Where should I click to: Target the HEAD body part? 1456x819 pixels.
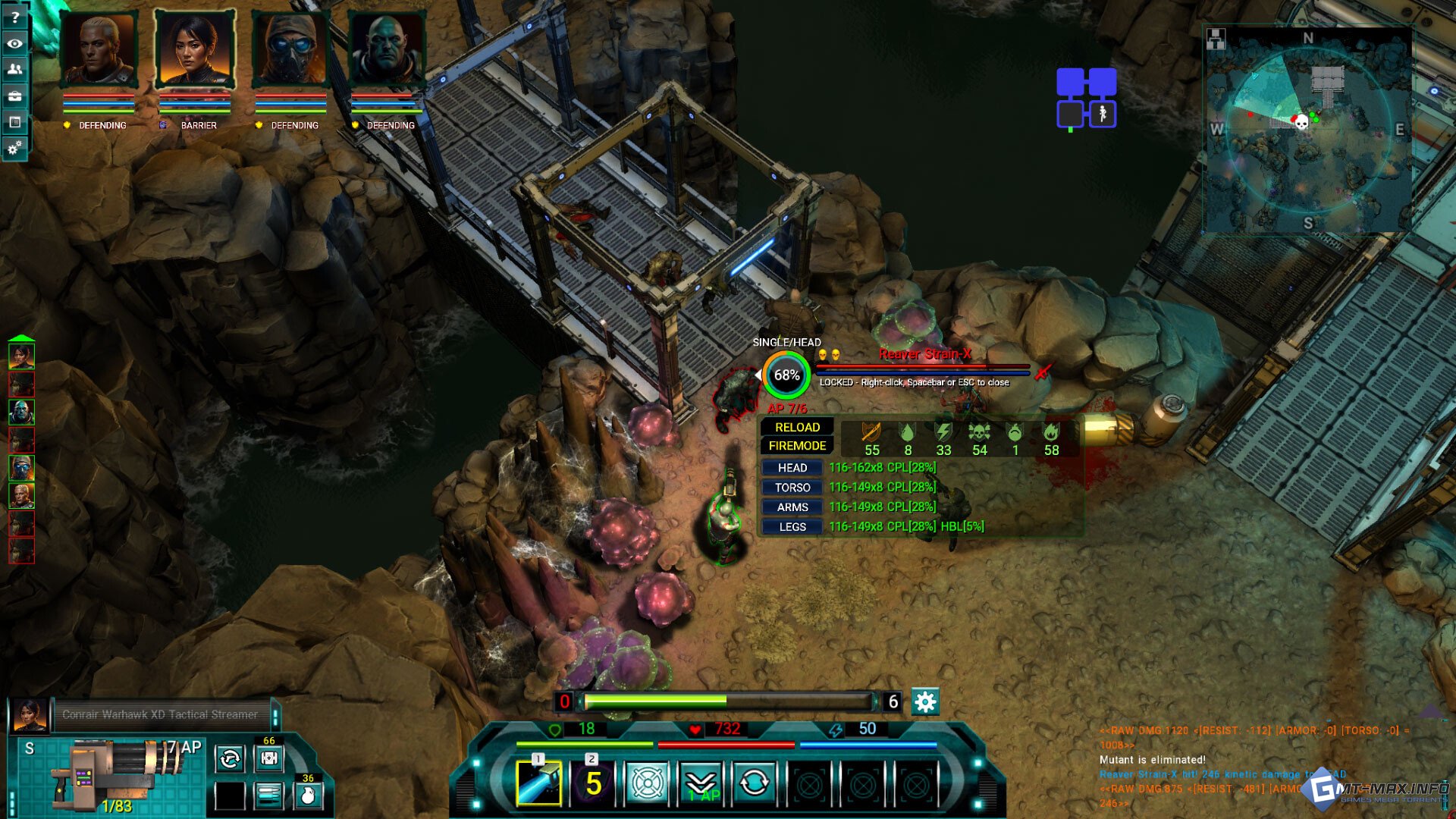(x=792, y=468)
